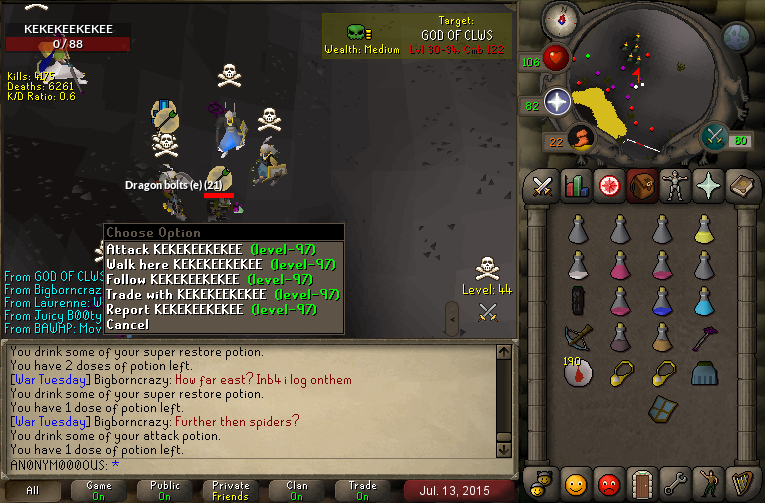The height and width of the screenshot is (503, 765).
Task: Select the crossbow in the inventory
Action: coord(578,338)
